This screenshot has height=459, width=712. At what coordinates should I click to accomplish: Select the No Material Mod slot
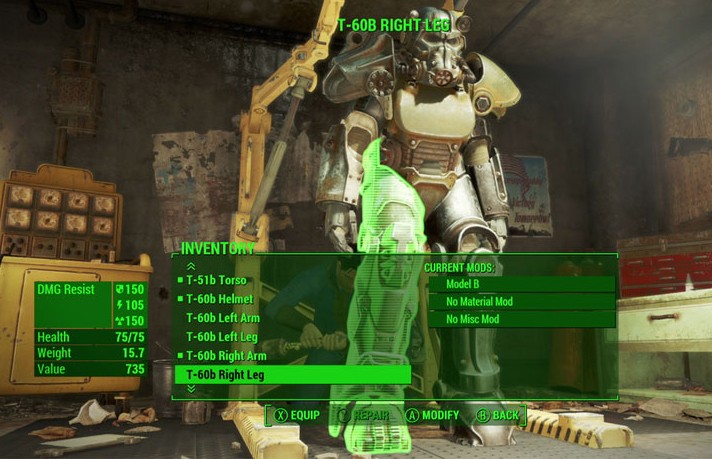tap(521, 302)
